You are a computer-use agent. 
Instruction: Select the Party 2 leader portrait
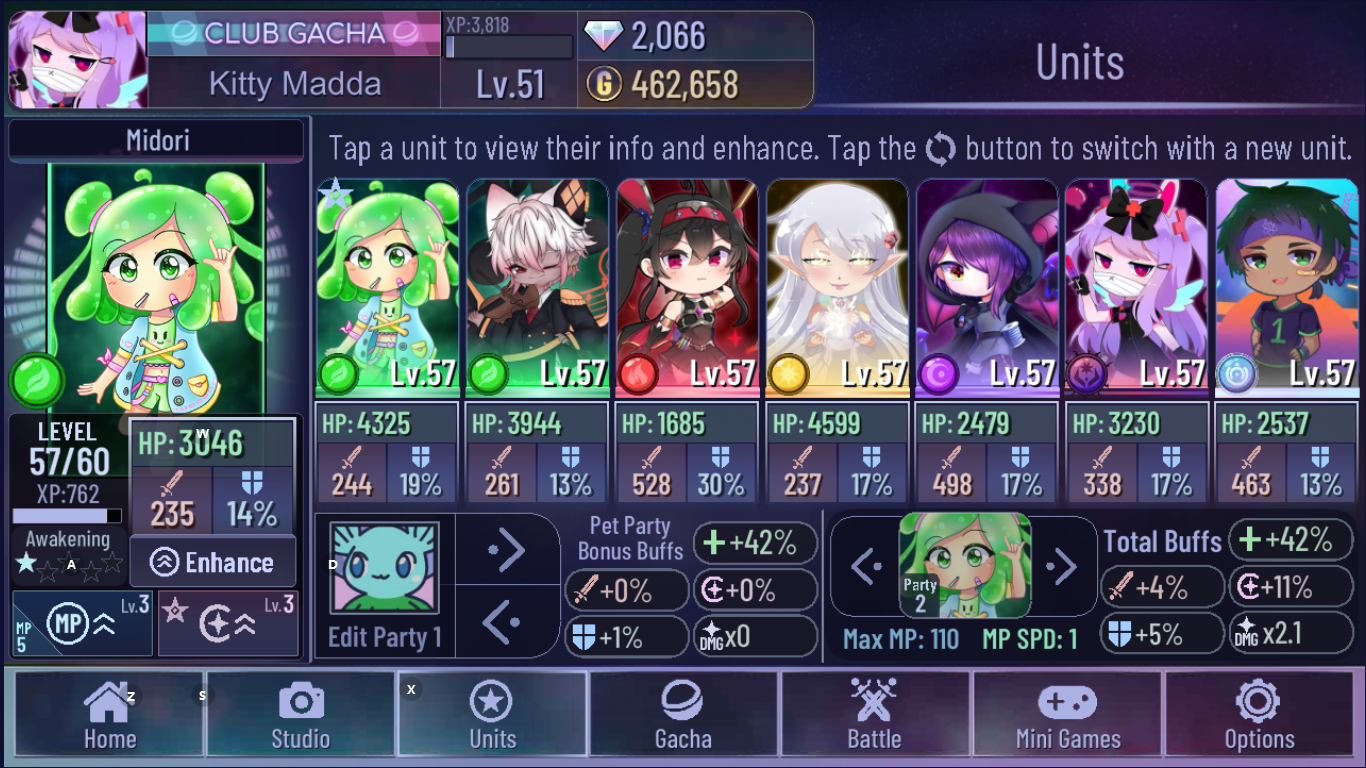click(964, 566)
